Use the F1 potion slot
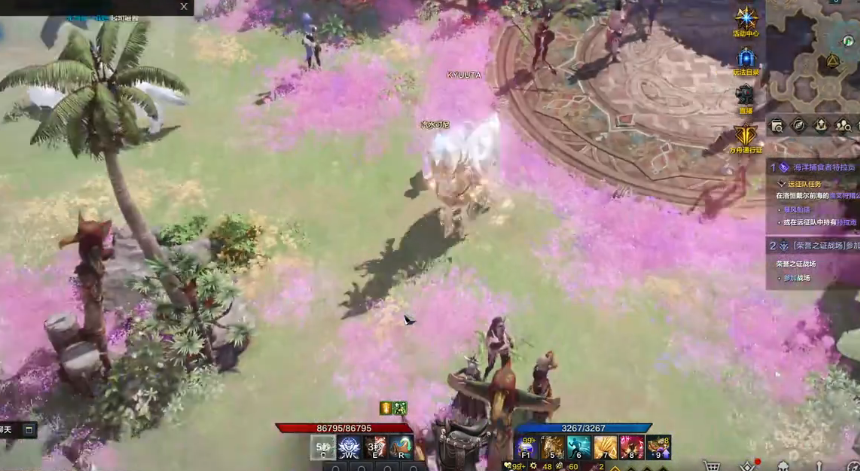860x471 pixels. pos(527,447)
